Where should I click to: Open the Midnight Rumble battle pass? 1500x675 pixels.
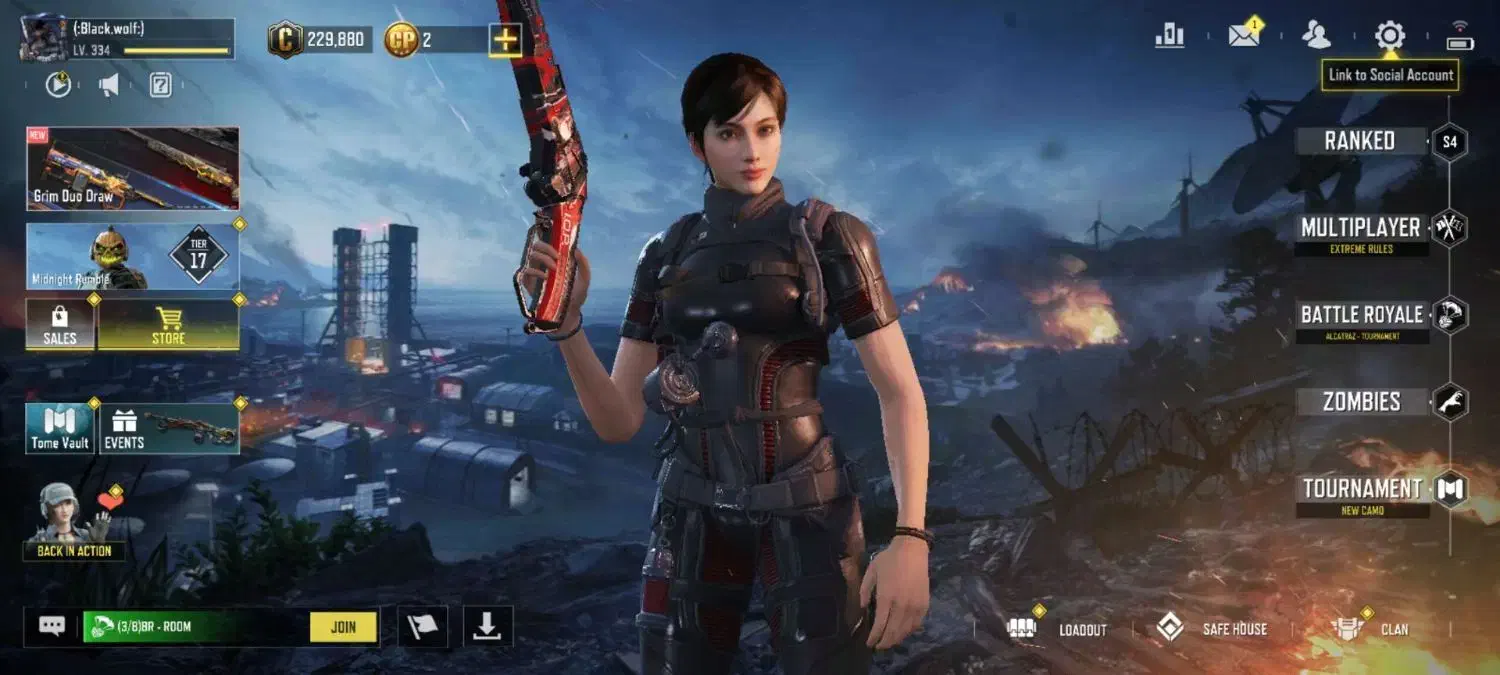pyautogui.click(x=133, y=257)
